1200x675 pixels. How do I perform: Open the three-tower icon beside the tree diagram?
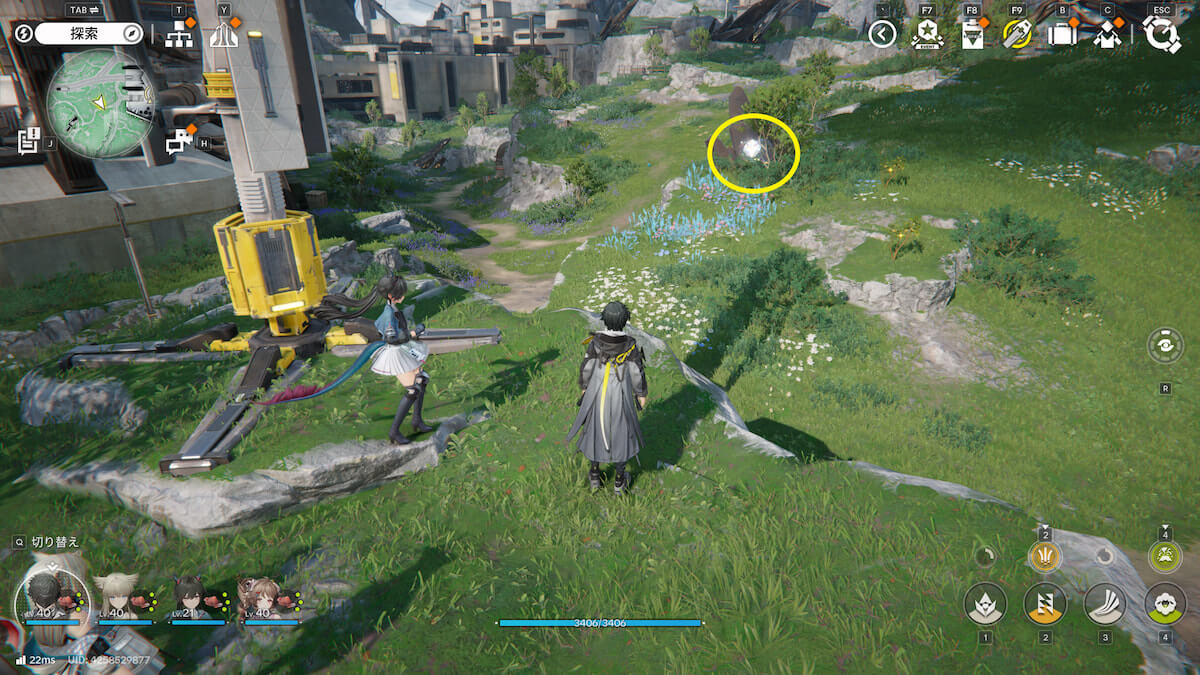click(224, 35)
